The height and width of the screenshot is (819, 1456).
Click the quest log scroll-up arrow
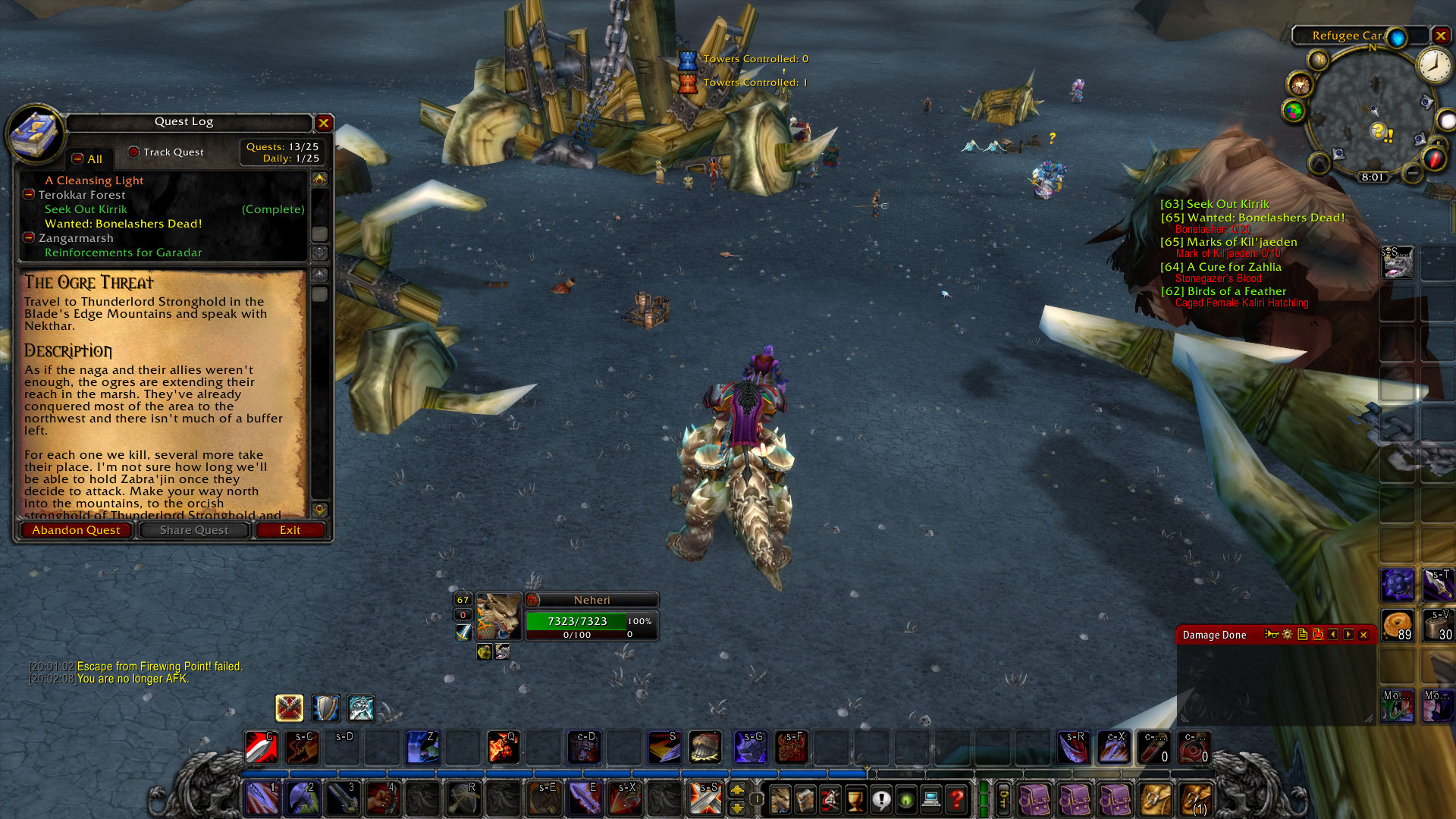tap(320, 179)
